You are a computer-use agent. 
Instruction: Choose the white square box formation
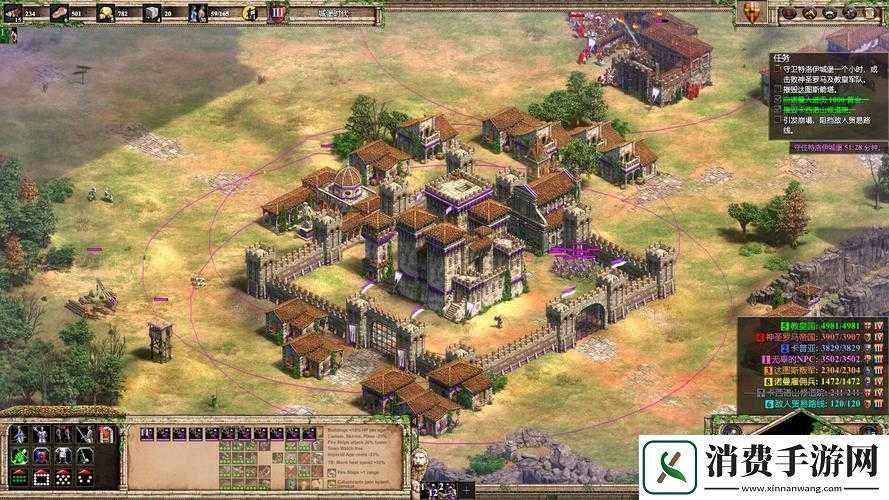pyautogui.click(x=40, y=477)
